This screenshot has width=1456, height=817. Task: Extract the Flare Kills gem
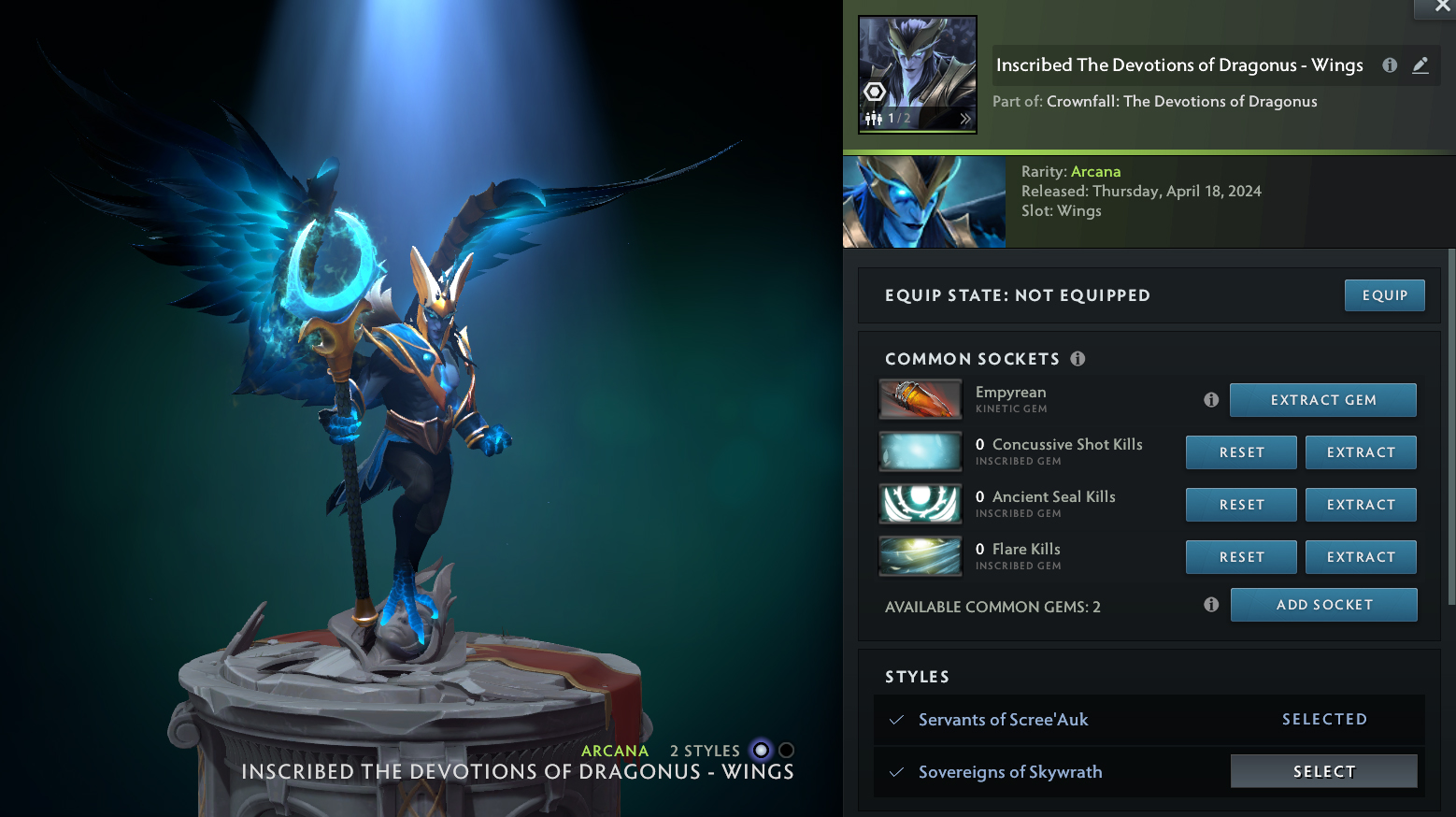(x=1360, y=557)
